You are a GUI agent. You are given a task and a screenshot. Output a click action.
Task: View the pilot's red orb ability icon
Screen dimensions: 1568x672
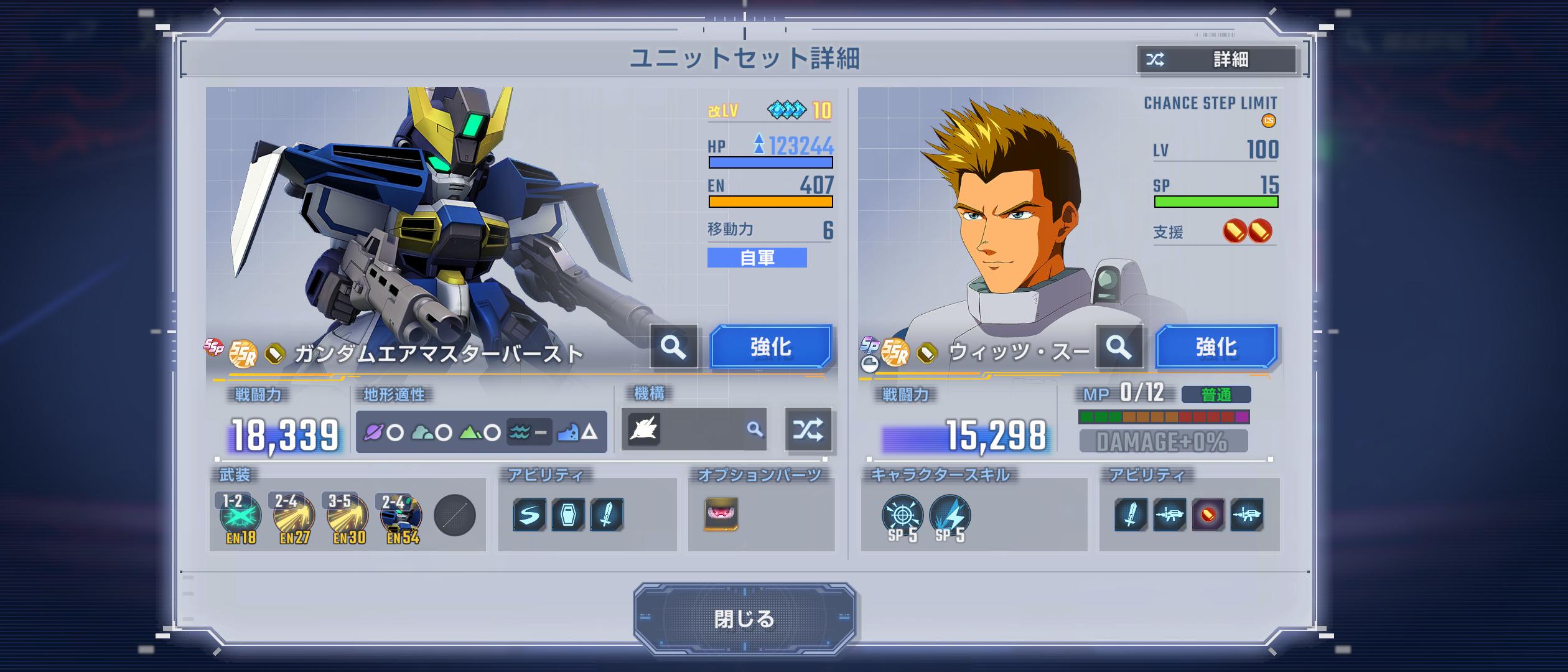(x=1208, y=515)
